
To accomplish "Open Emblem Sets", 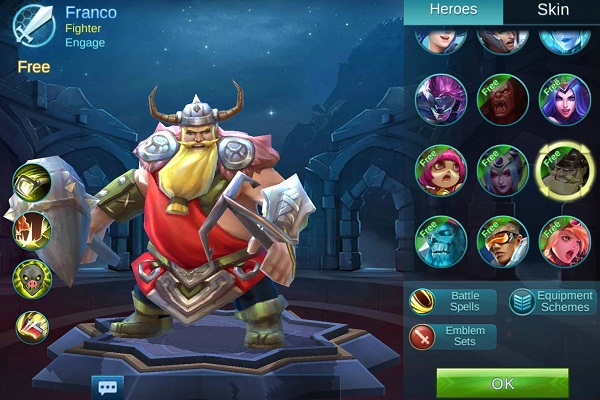I will 452,336.
